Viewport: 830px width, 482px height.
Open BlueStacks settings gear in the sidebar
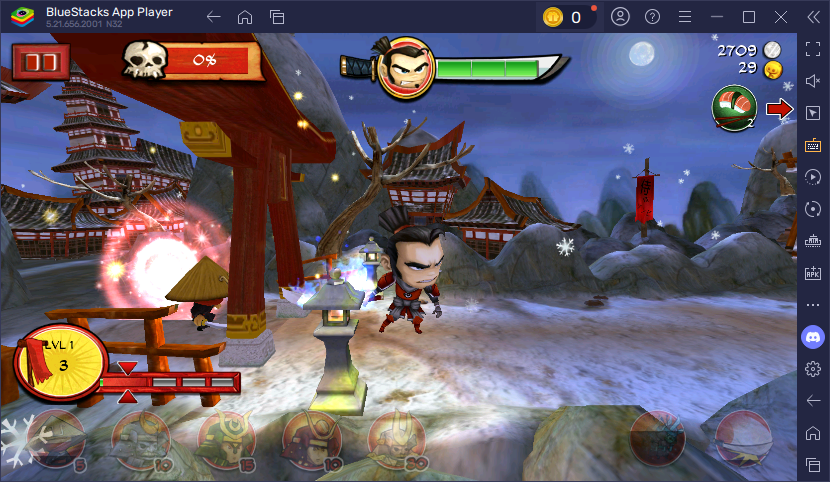click(813, 368)
